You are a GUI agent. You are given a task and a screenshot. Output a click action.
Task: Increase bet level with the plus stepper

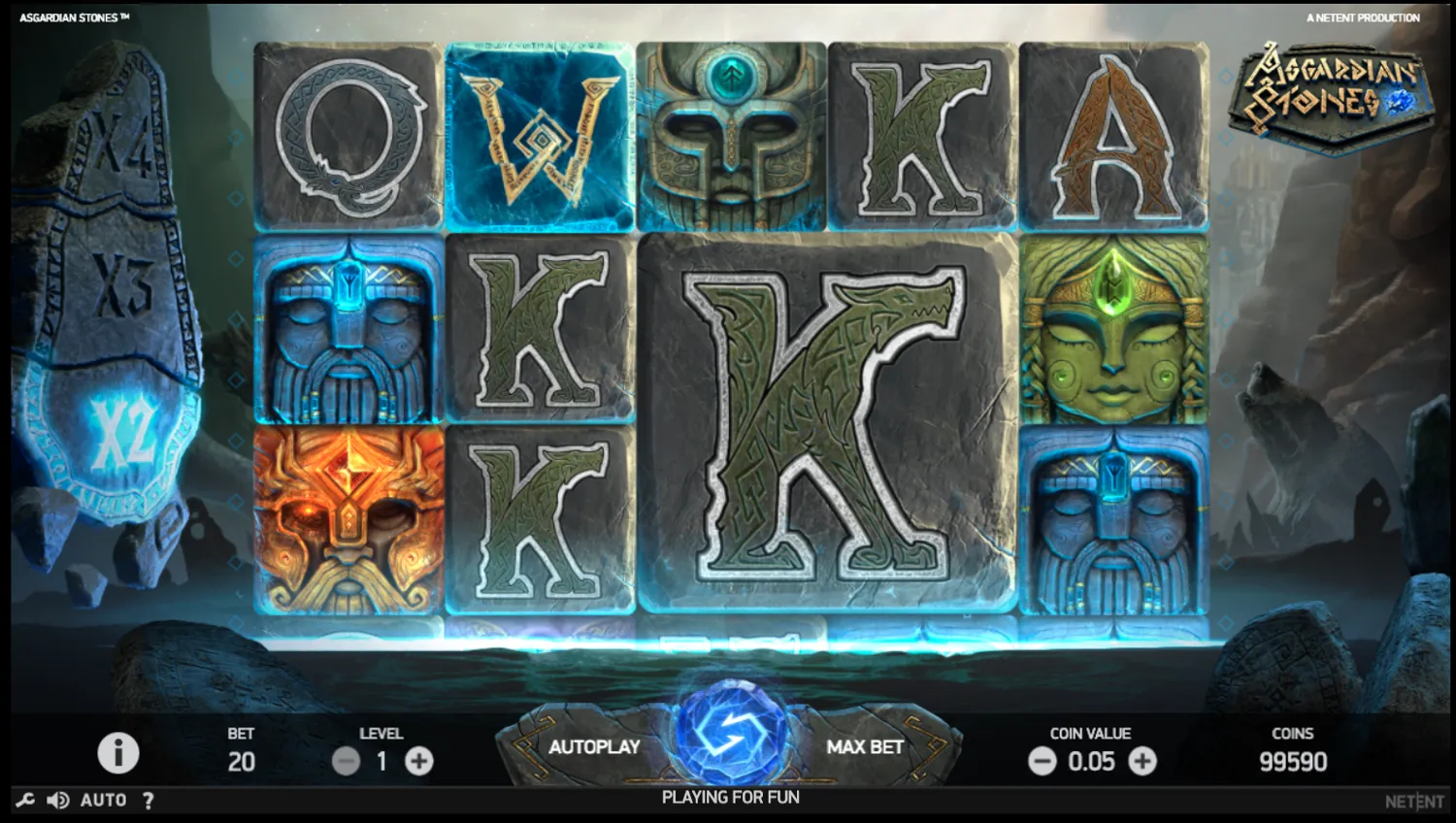418,761
